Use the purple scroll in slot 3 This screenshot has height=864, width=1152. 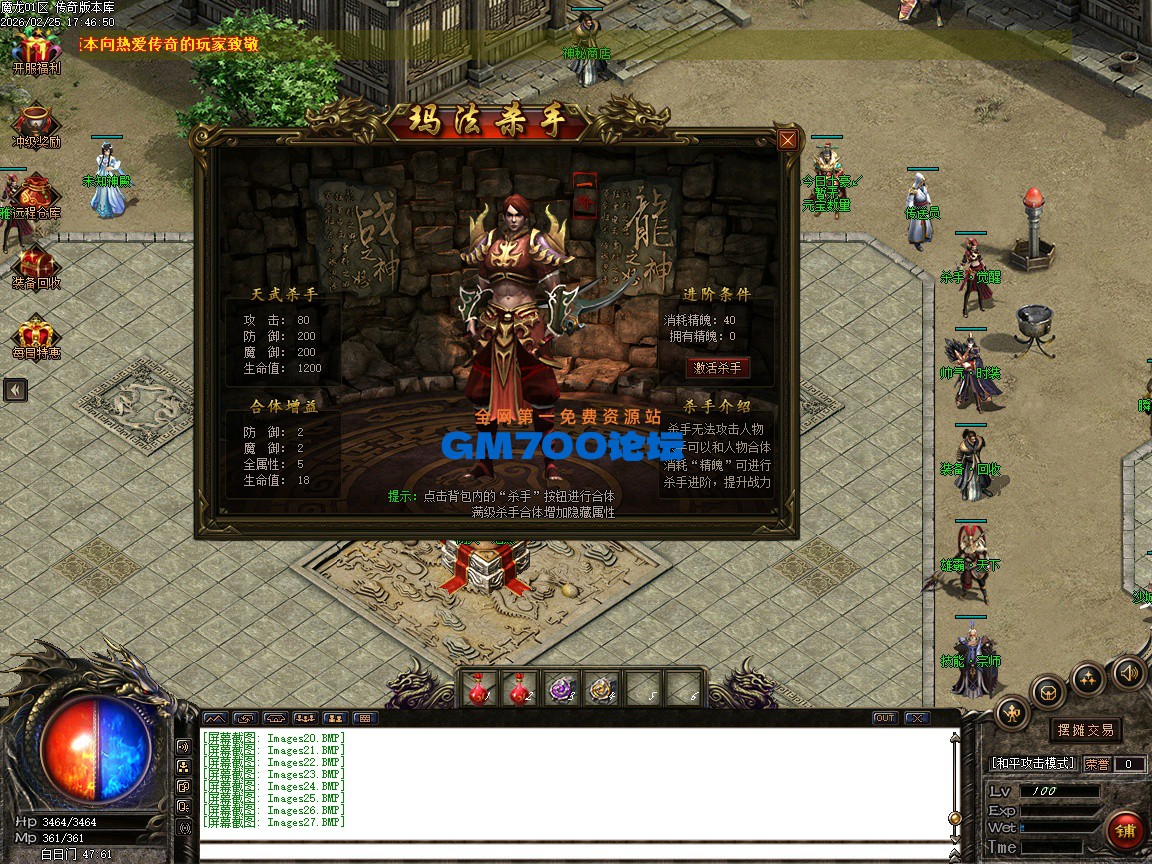[x=565, y=688]
